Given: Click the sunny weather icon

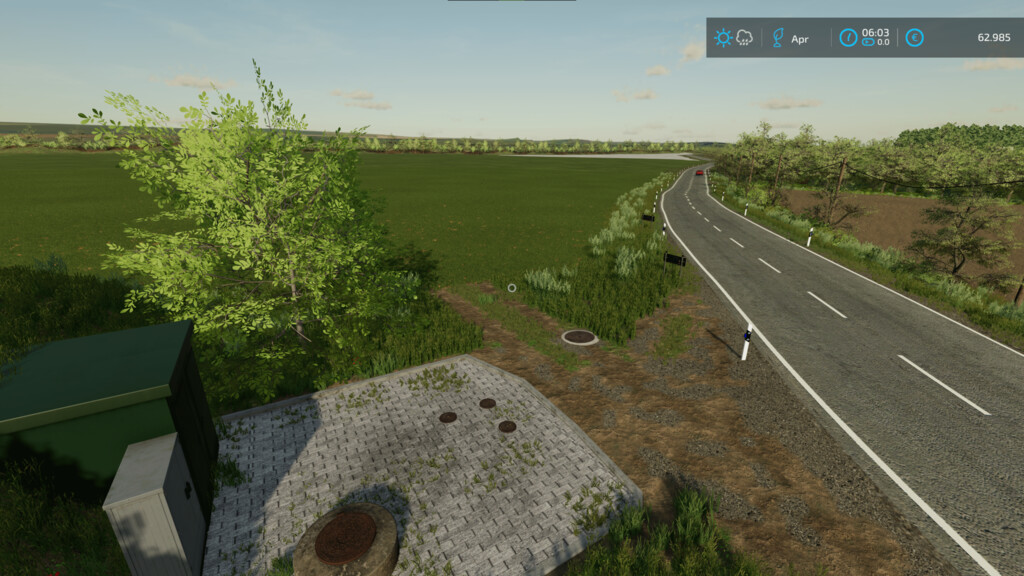Looking at the screenshot, I should (x=722, y=38).
